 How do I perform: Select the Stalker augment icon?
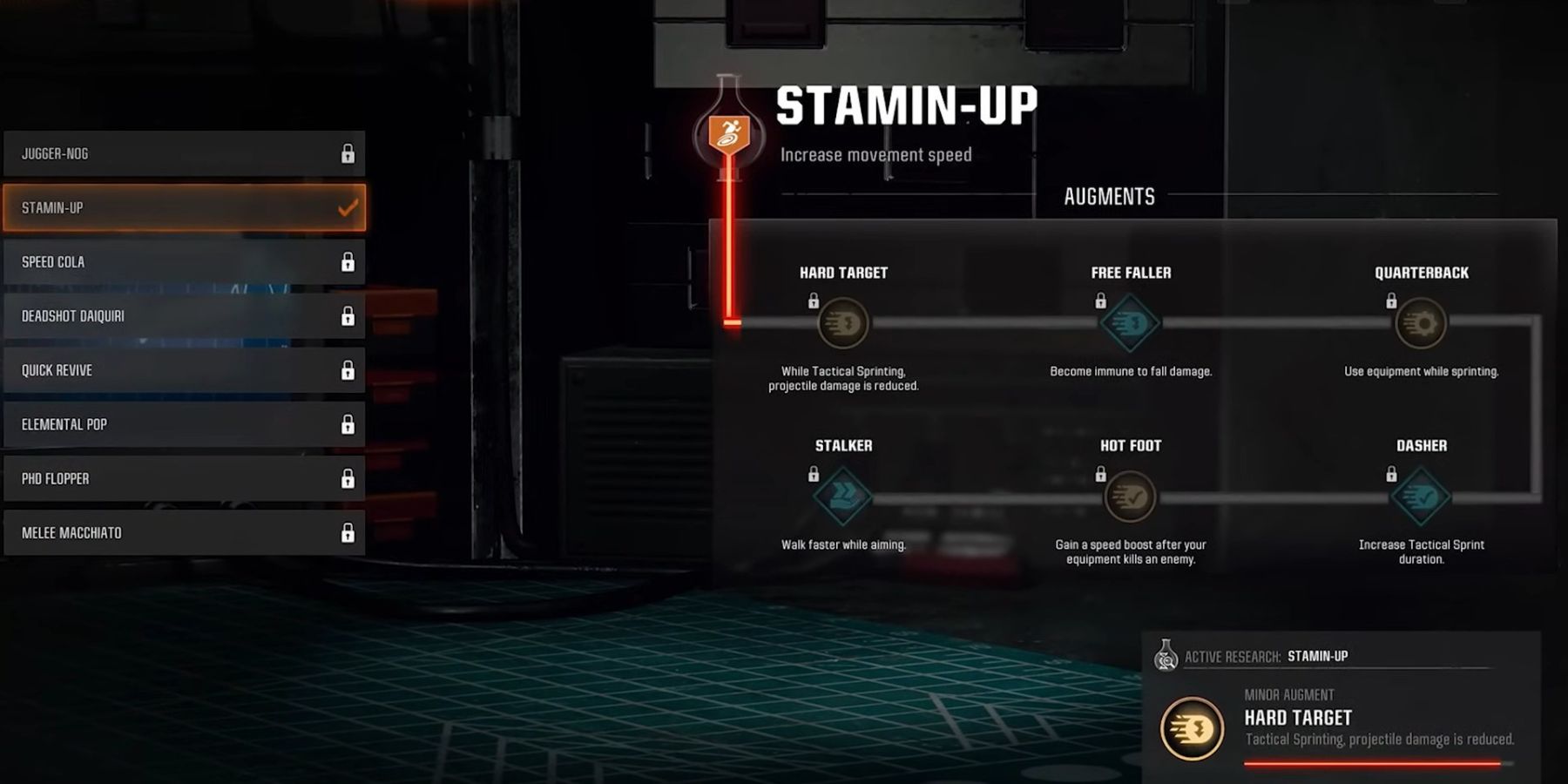pyautogui.click(x=842, y=497)
